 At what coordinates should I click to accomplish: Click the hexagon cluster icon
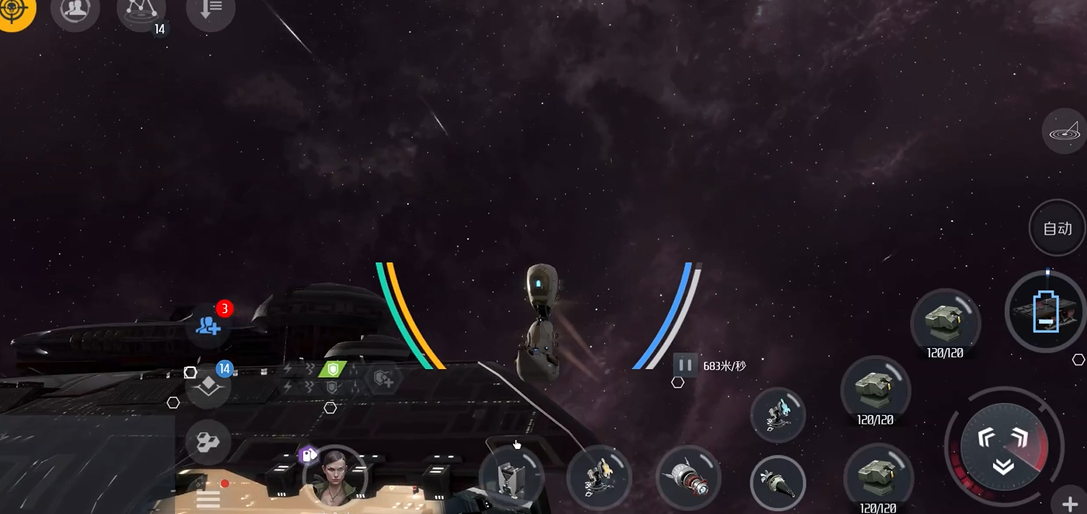(x=208, y=441)
